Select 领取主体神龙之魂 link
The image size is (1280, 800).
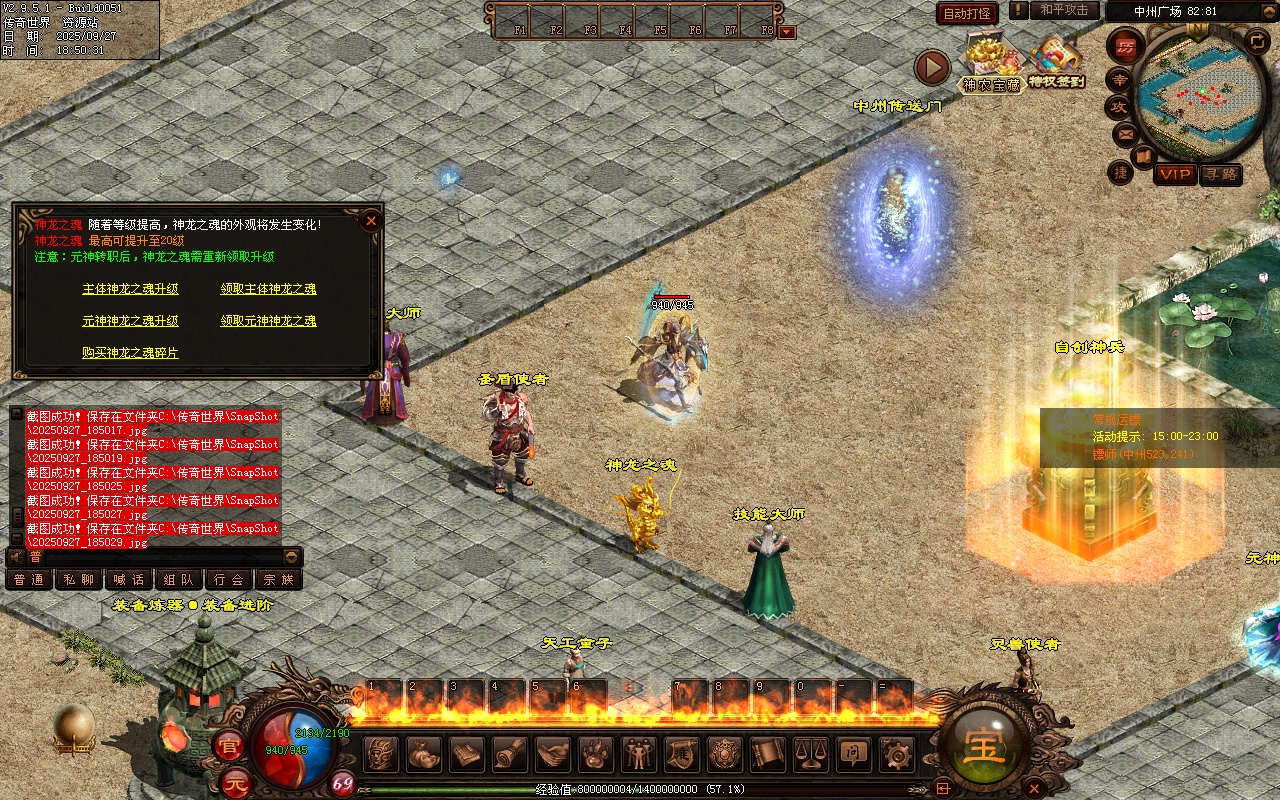click(268, 289)
